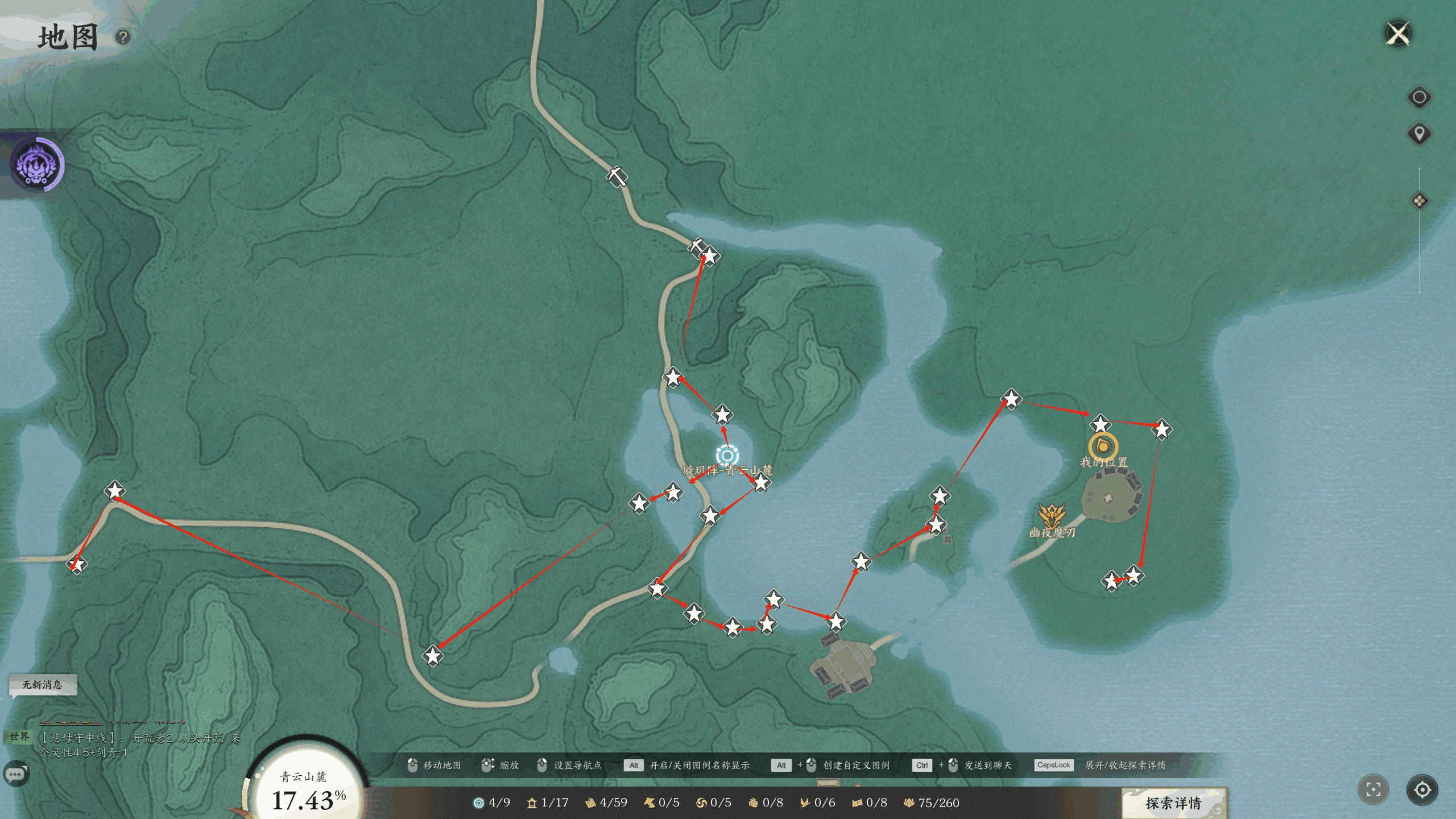Recenter map with the crosshair locate button
This screenshot has width=1456, height=819.
tap(1422, 789)
